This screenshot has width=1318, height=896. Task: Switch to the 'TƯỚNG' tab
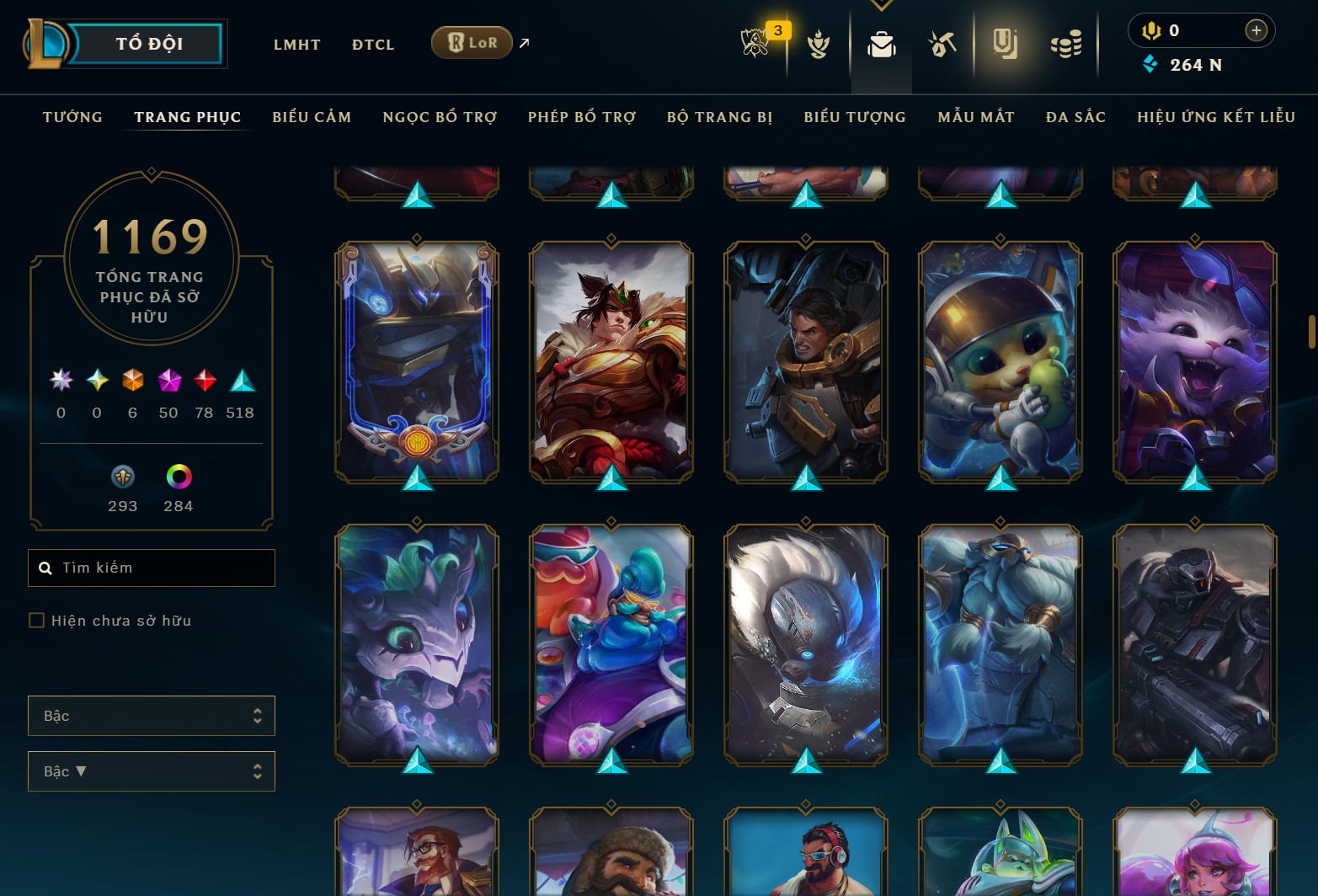[x=72, y=117]
